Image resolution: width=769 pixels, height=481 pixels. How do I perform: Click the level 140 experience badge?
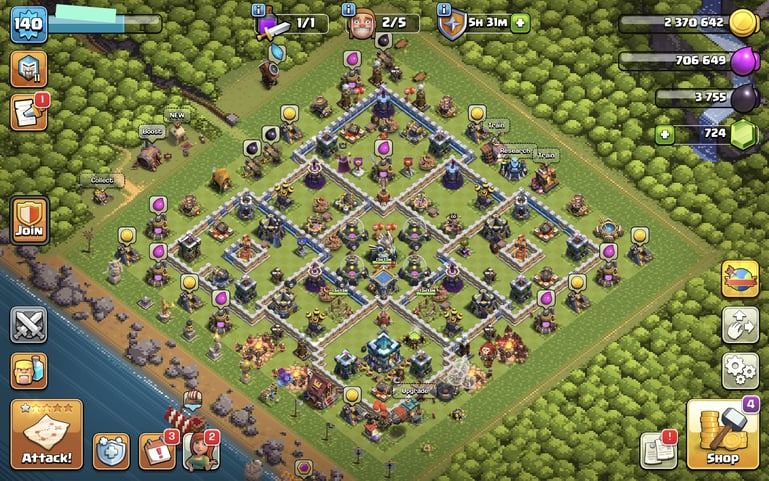pos(29,24)
